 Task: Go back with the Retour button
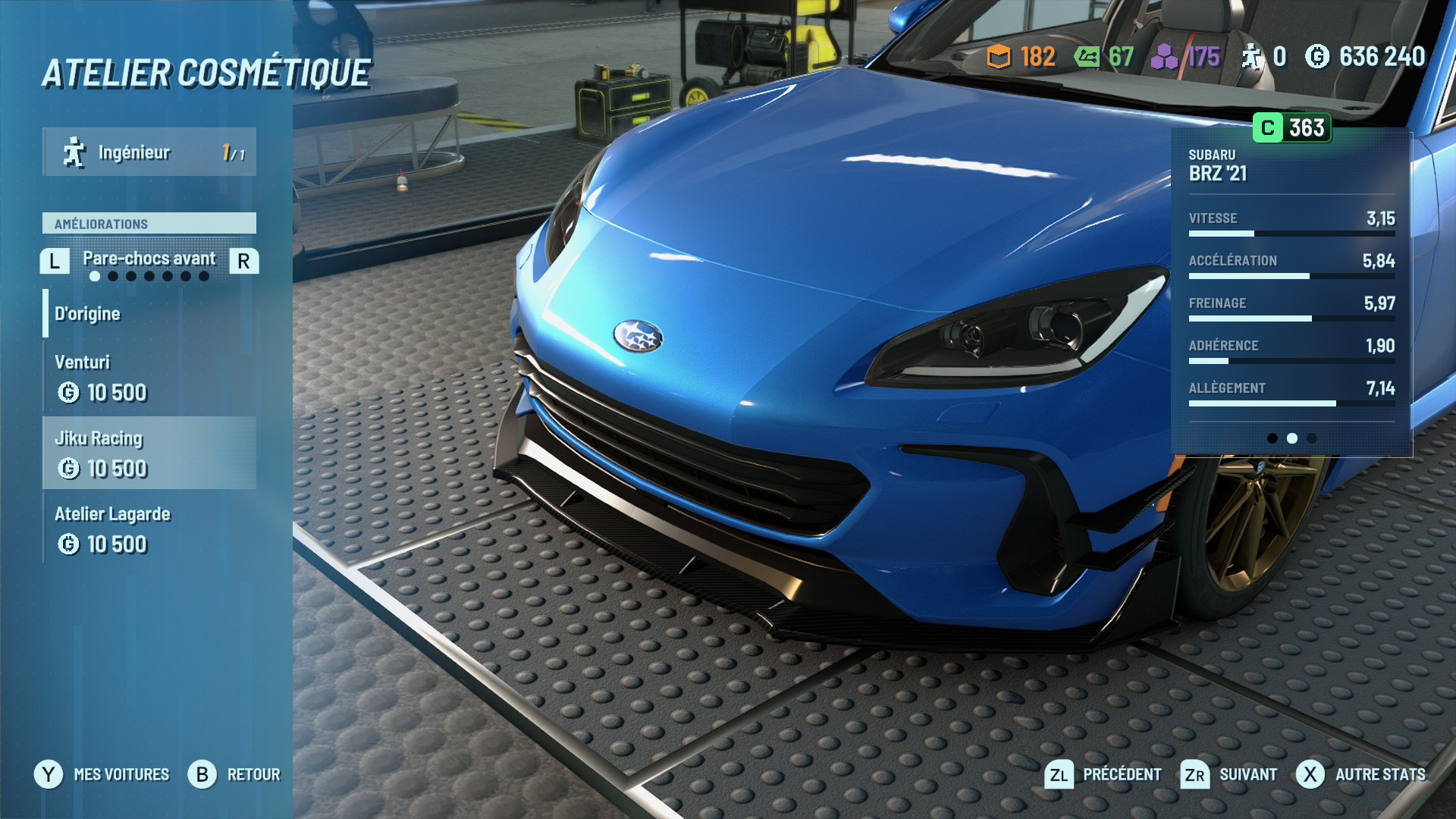tap(234, 774)
